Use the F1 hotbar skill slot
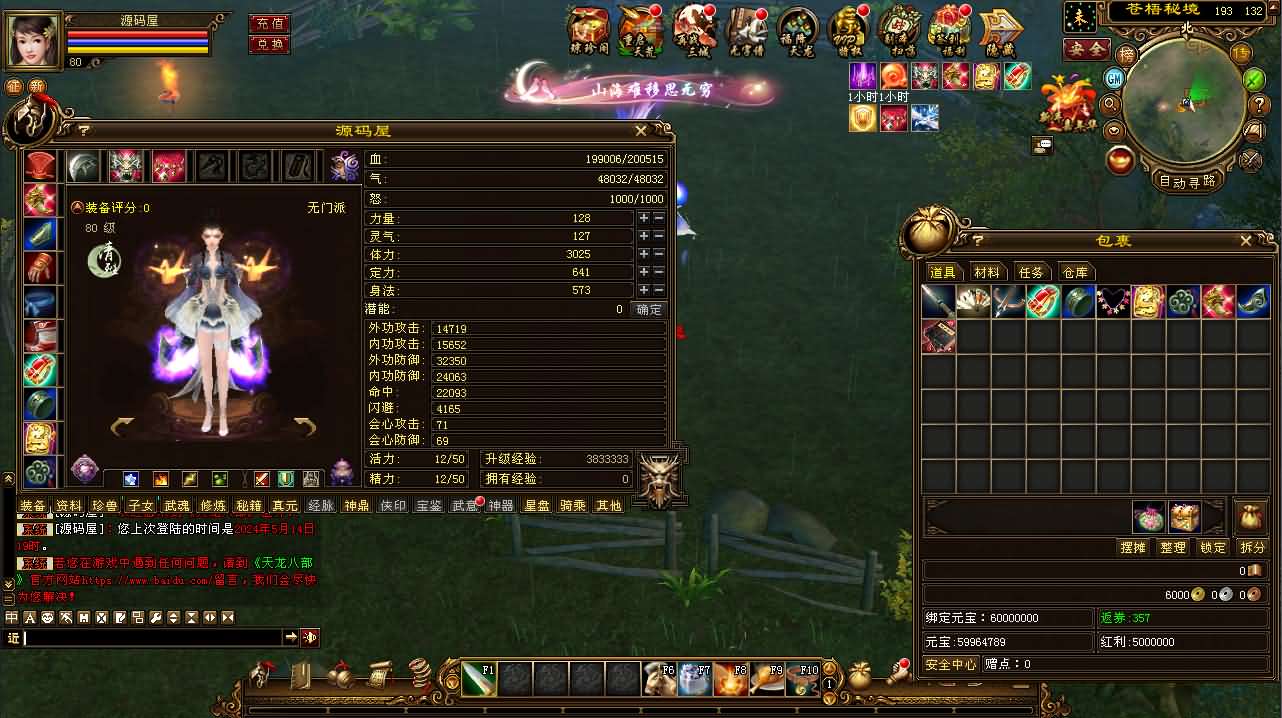Viewport: 1282px width, 718px height. point(479,679)
